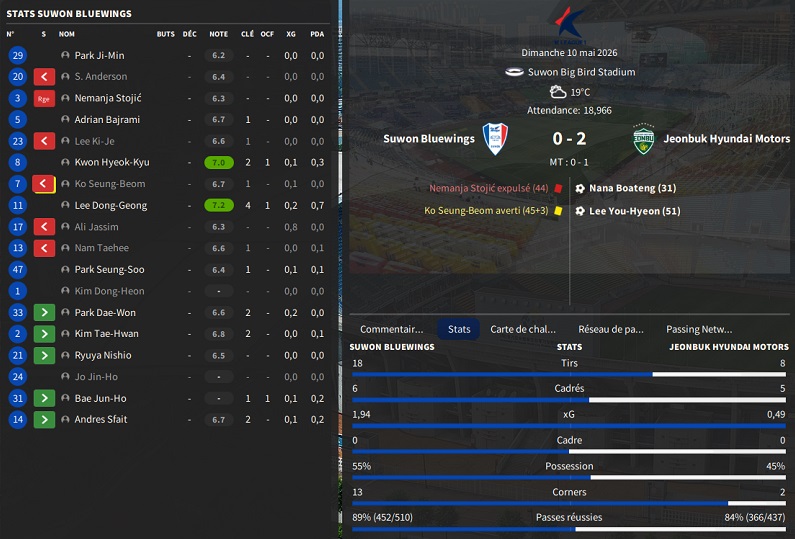Choose Kwon Hyeok-Kyu from the squad list
The image size is (795, 539).
pyautogui.click(x=111, y=162)
